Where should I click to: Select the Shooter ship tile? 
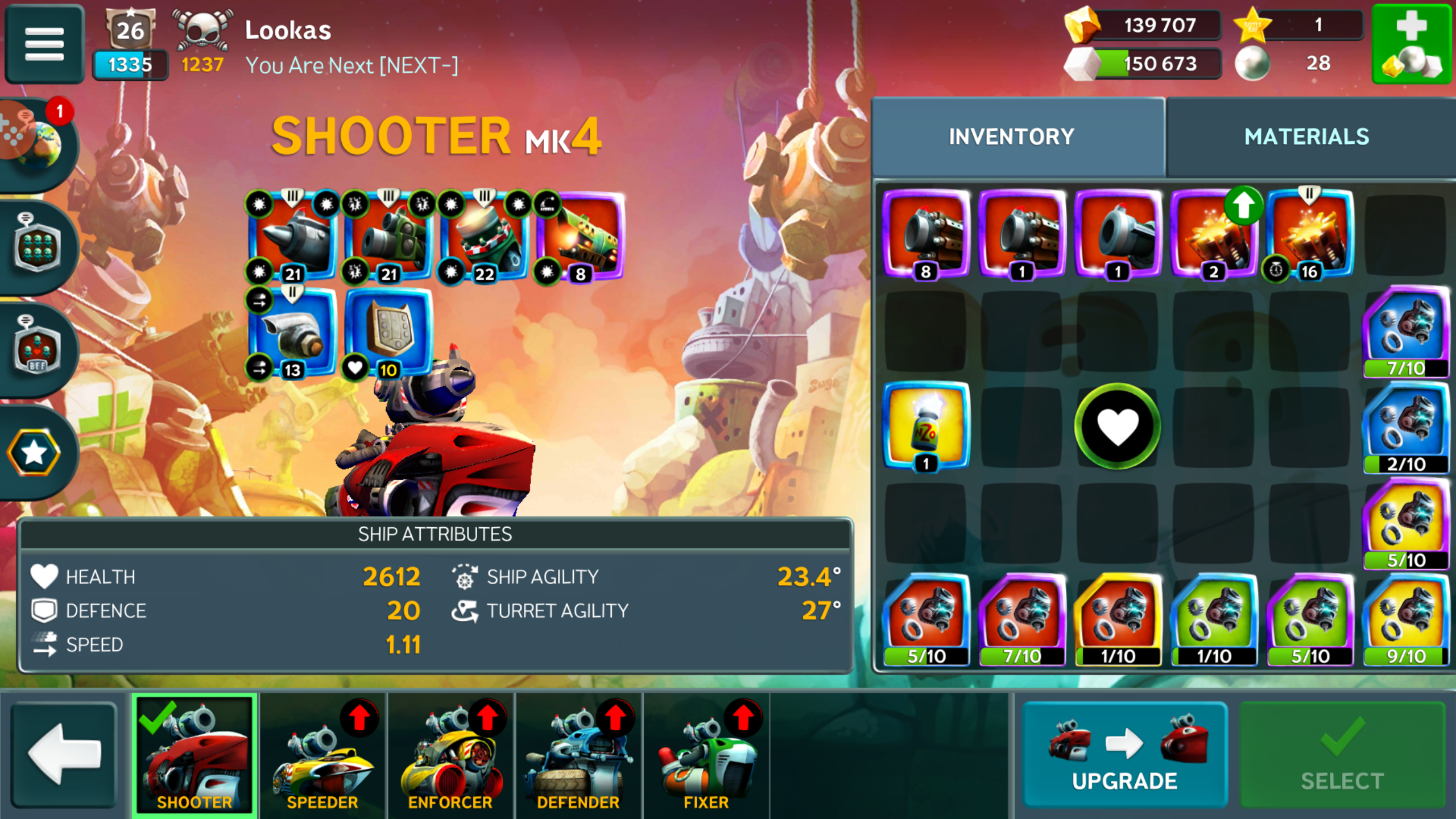195,755
